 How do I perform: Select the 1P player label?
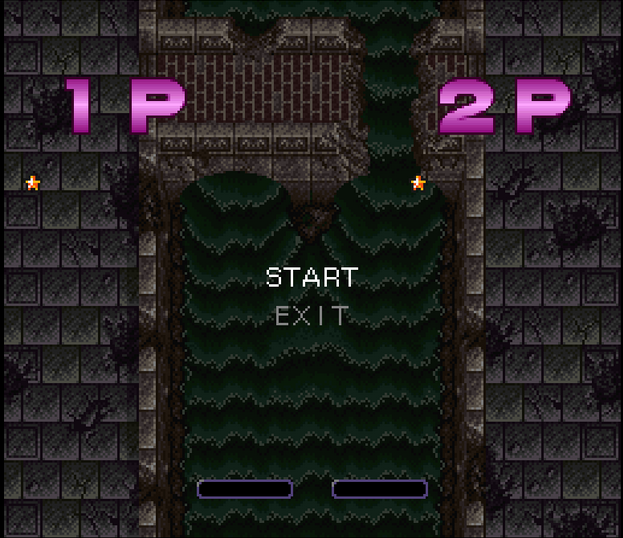point(126,106)
